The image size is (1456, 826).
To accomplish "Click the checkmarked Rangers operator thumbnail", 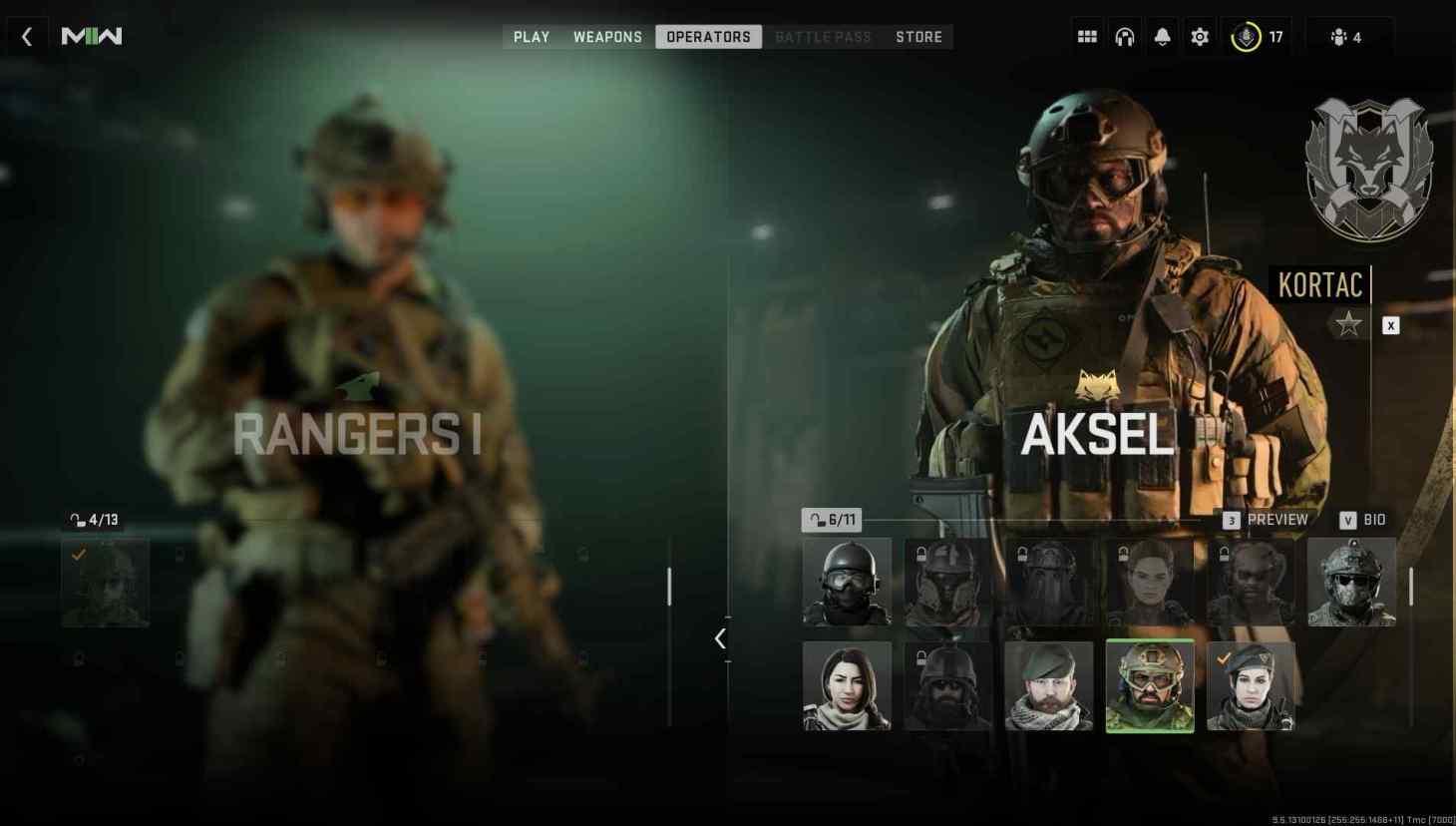I will click(x=105, y=584).
